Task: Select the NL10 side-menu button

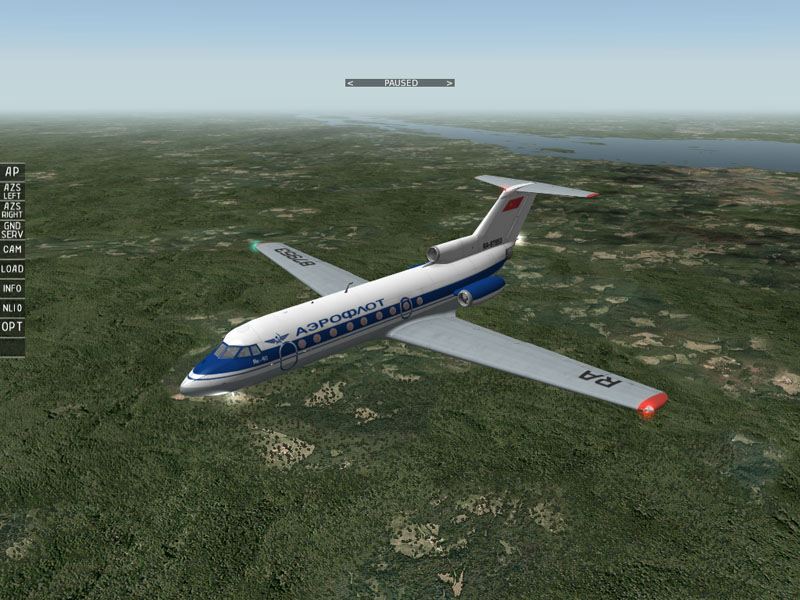Action: (x=12, y=308)
